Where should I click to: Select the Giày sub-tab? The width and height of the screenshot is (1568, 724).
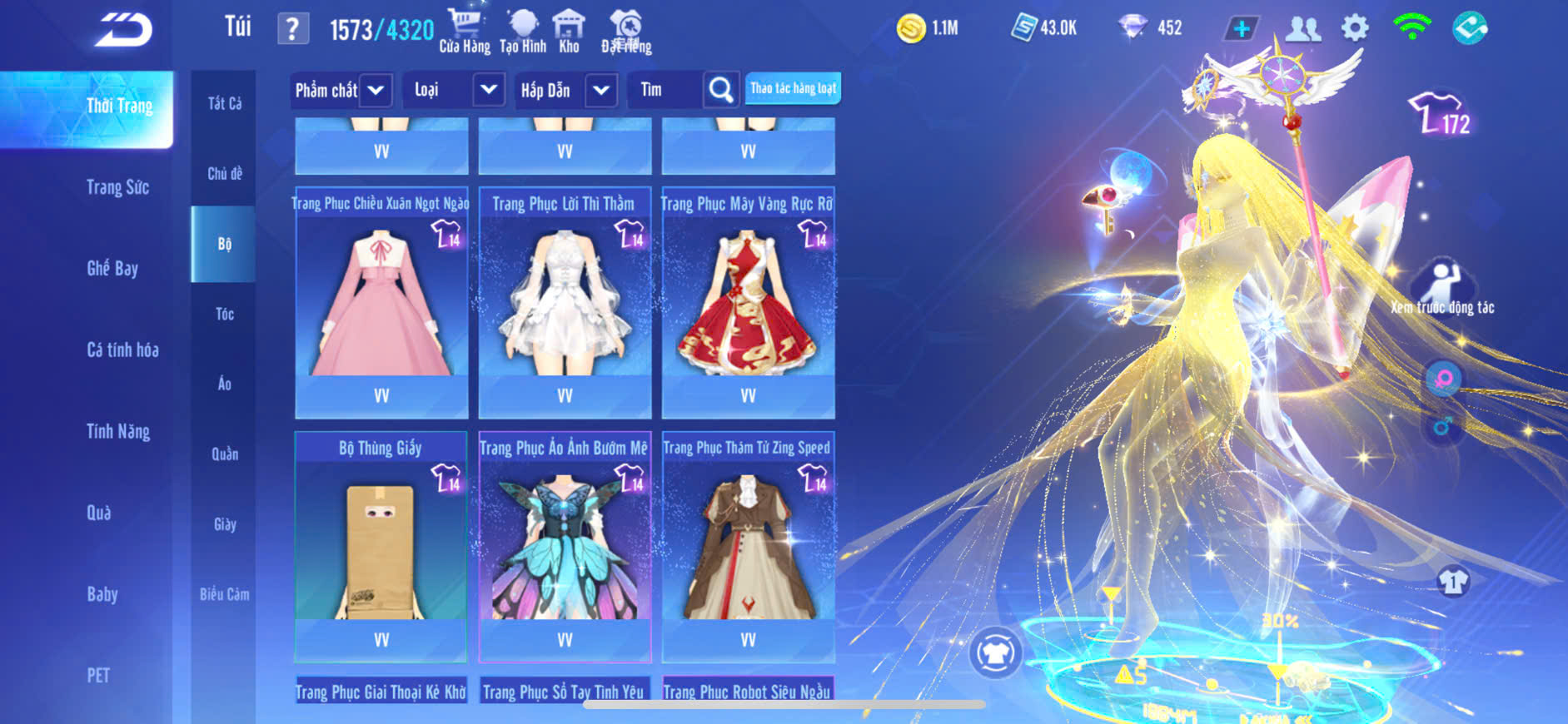[224, 524]
